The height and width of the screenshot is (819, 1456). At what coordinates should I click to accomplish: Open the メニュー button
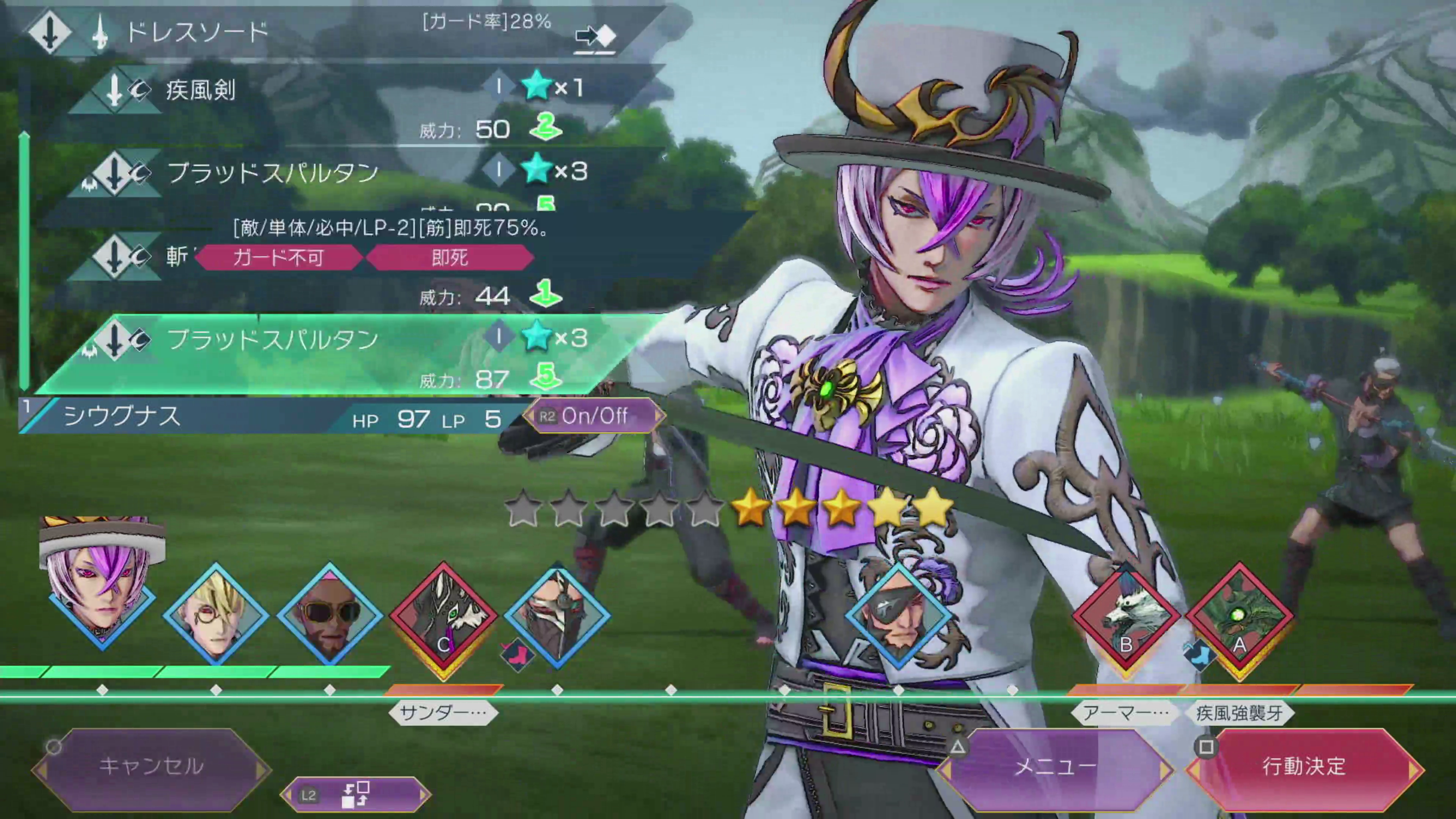pos(1055,766)
